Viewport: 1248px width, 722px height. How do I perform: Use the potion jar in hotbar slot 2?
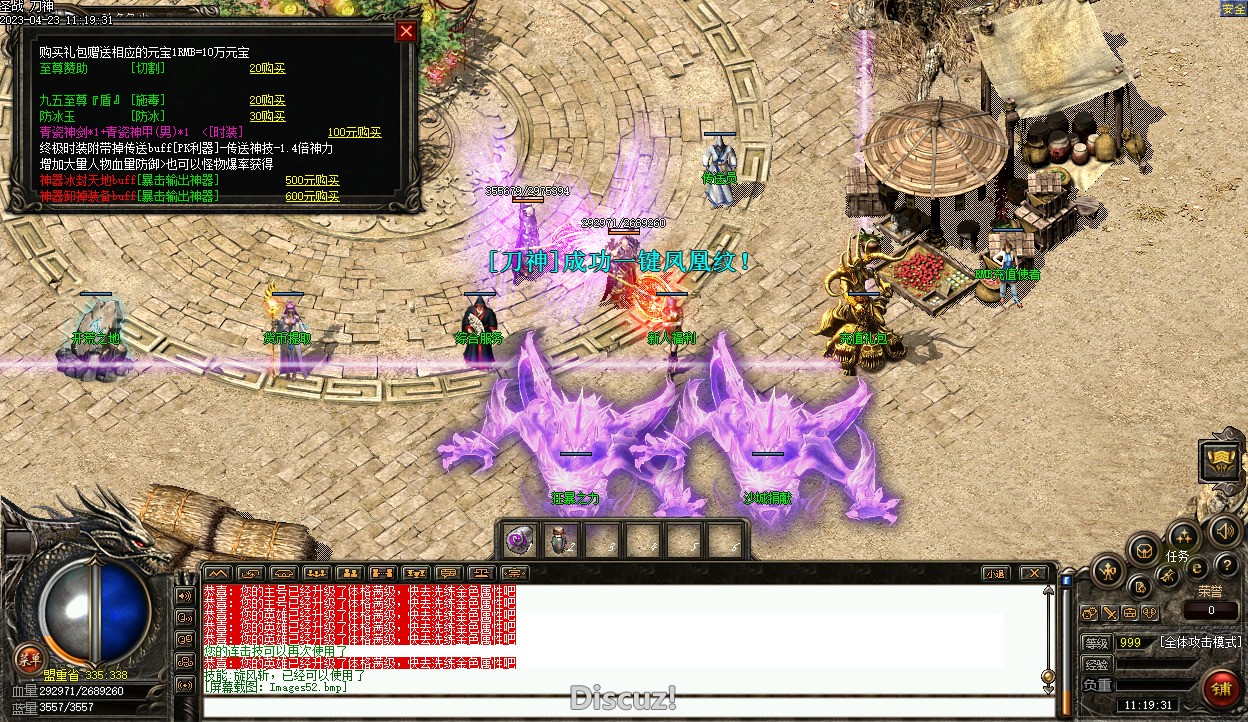pos(560,541)
